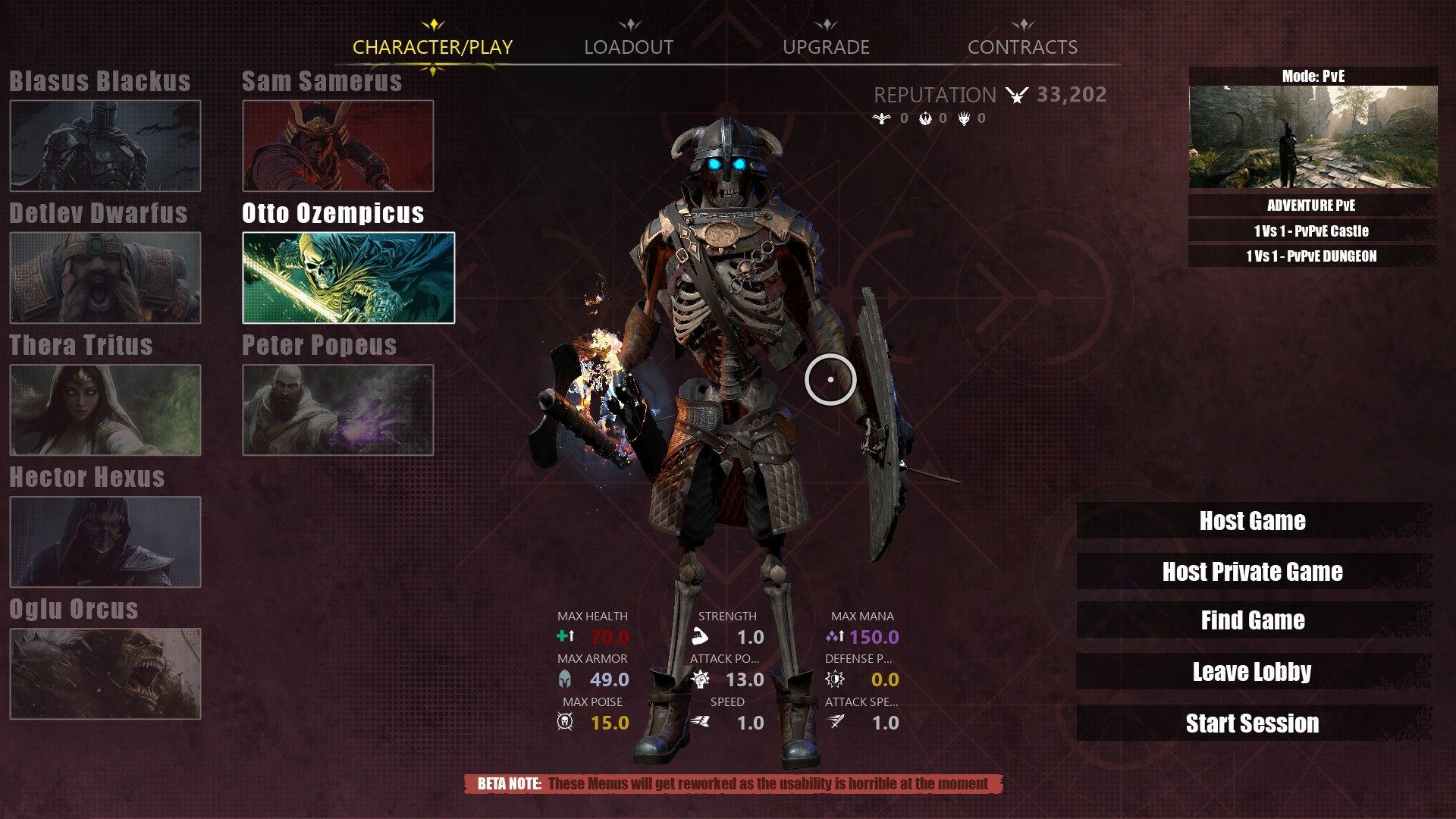Select the ADVENTURE PvE mode

[1311, 206]
